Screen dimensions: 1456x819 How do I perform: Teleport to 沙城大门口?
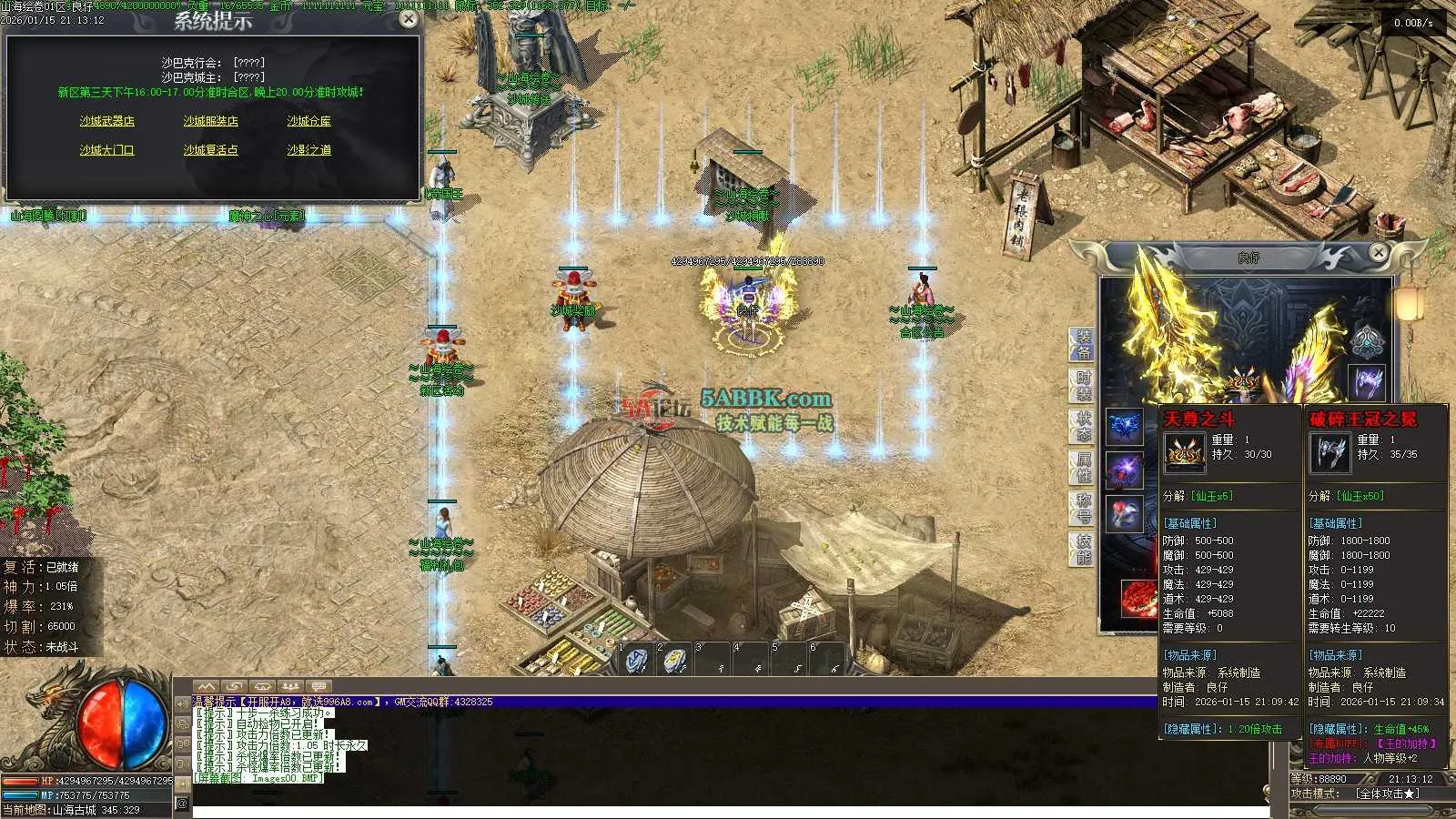click(106, 150)
